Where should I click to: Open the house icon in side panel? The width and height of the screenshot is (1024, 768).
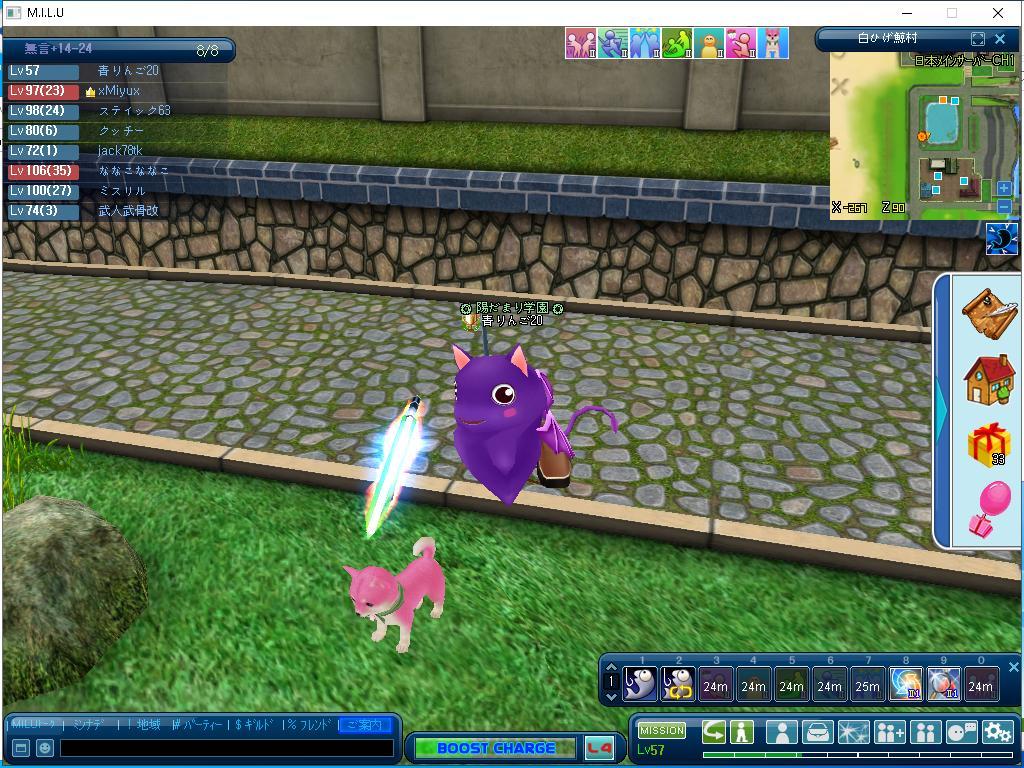click(x=988, y=379)
